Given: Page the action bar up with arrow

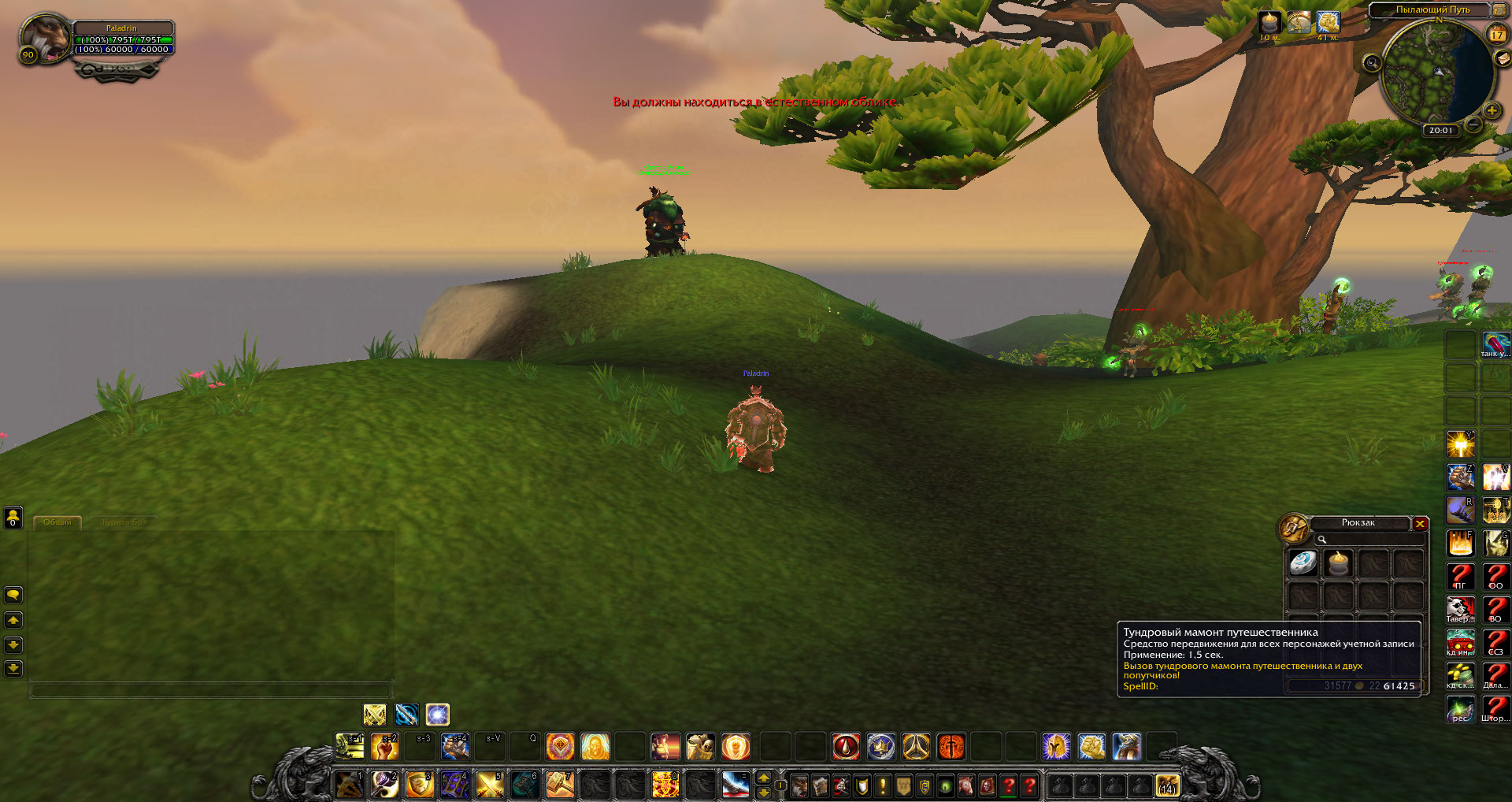Looking at the screenshot, I should (x=763, y=778).
